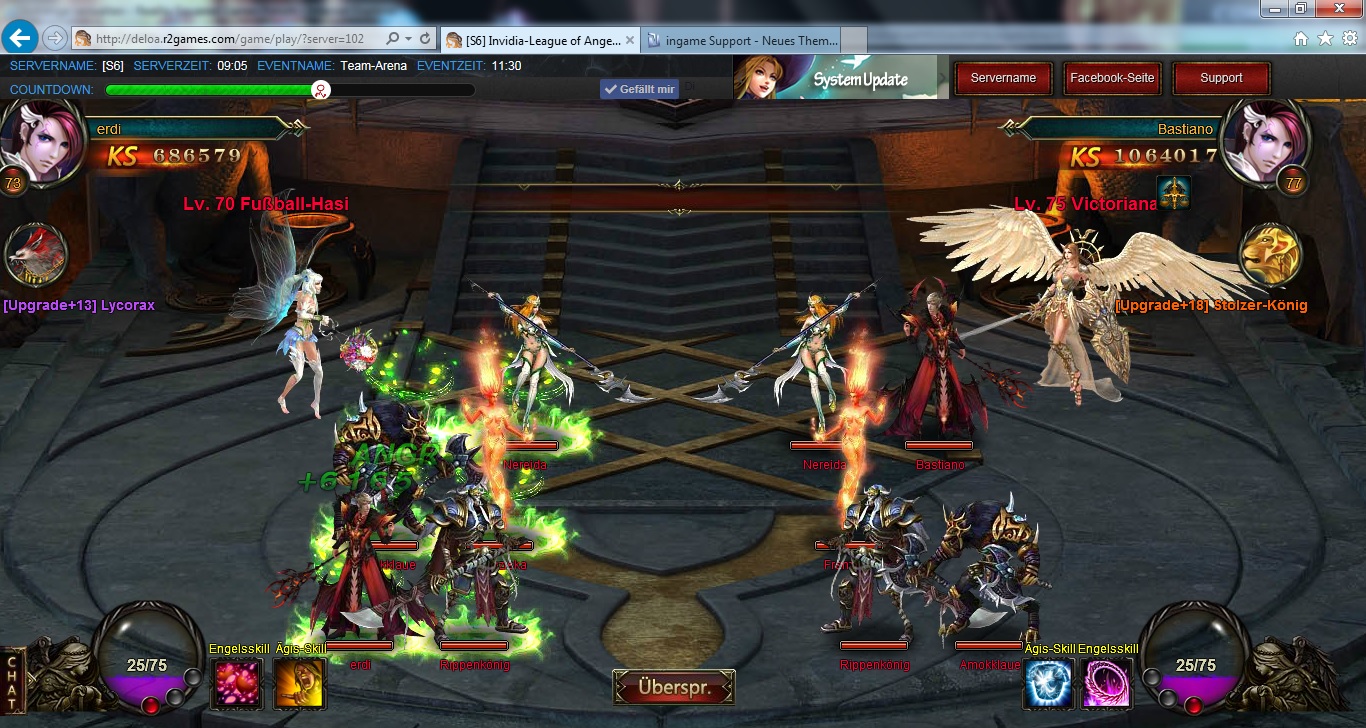Select the purple swirl Engelsskill icon
The height and width of the screenshot is (728, 1366).
[1108, 683]
